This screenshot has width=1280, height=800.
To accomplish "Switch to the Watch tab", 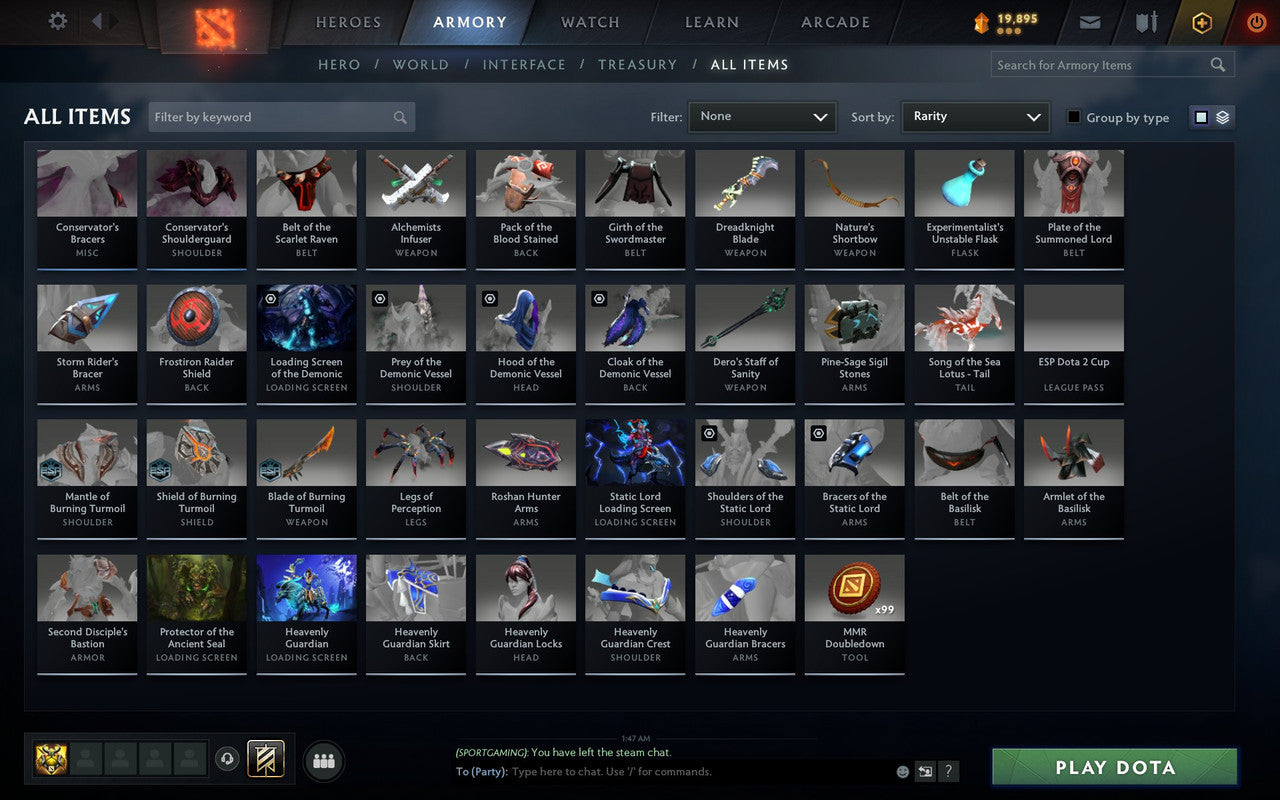I will click(x=589, y=22).
